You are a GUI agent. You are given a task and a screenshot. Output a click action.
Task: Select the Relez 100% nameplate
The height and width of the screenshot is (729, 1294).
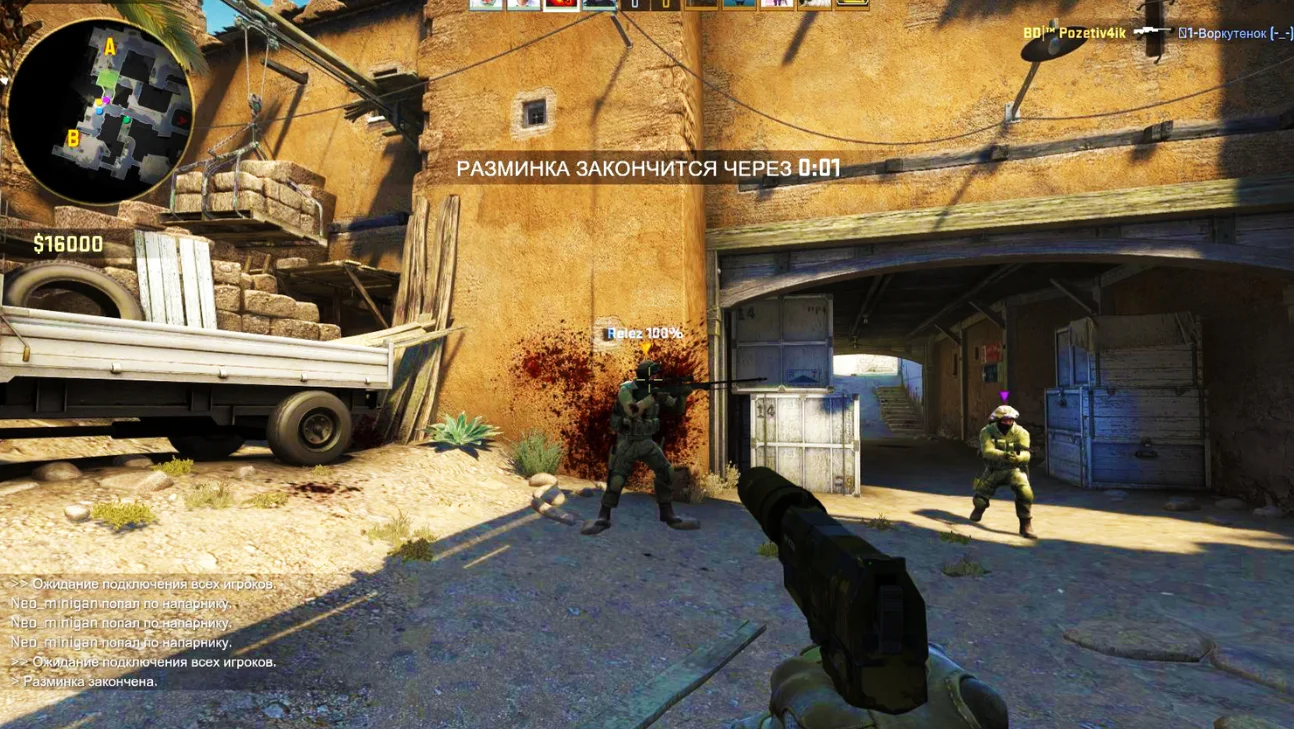(x=644, y=330)
